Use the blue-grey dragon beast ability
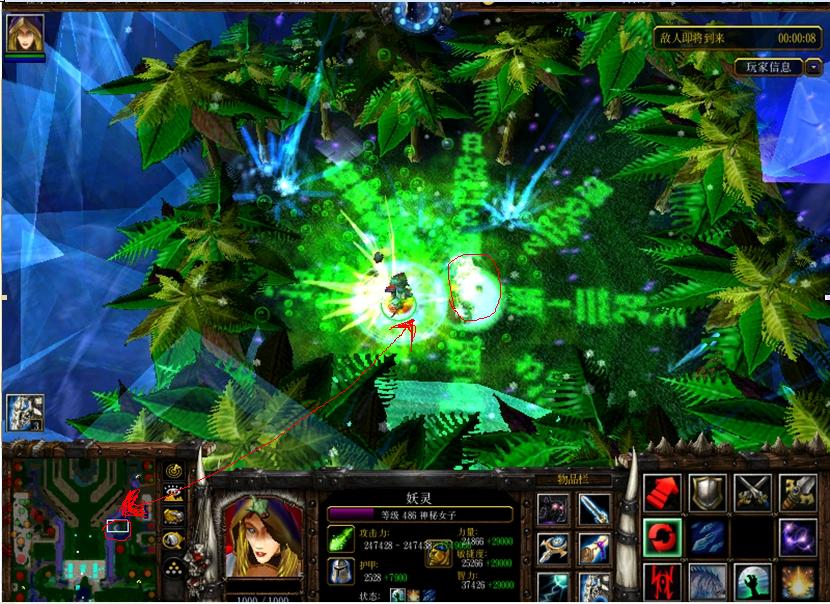 tap(707, 582)
